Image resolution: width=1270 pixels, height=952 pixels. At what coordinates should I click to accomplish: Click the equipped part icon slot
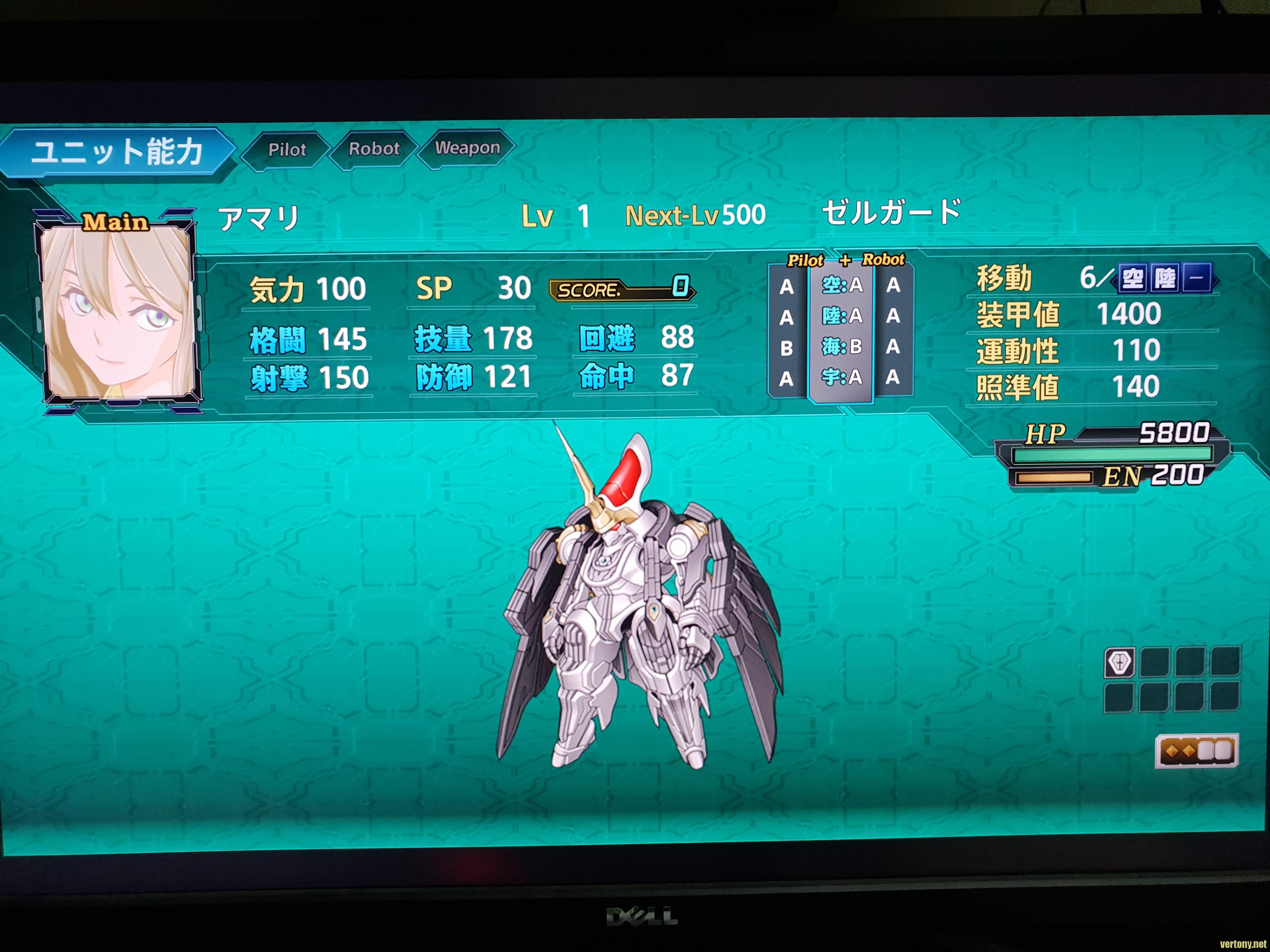pyautogui.click(x=1119, y=663)
